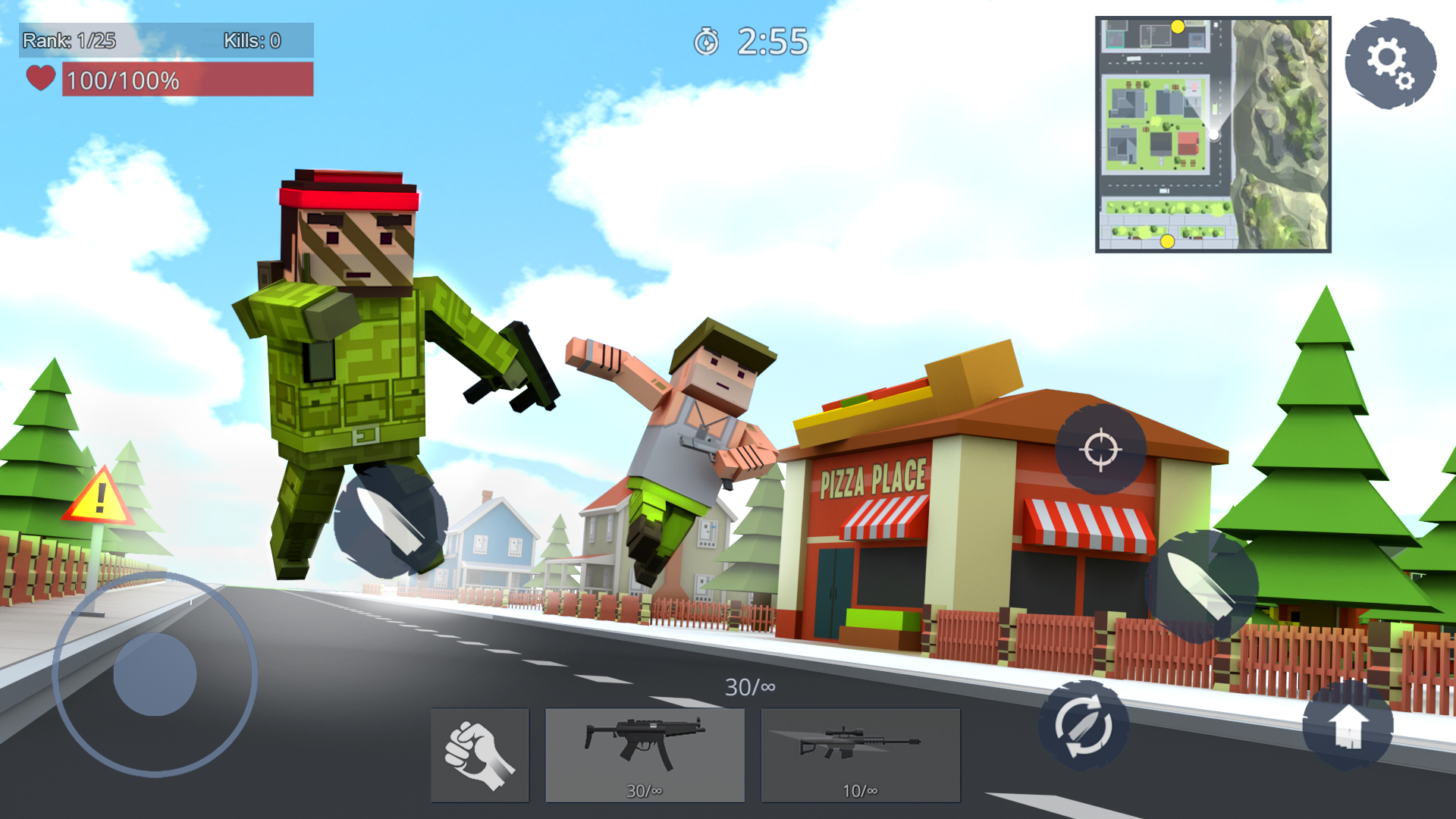Image resolution: width=1456 pixels, height=819 pixels.
Task: Tap your yellow position marker on minimap
Action: [1178, 27]
